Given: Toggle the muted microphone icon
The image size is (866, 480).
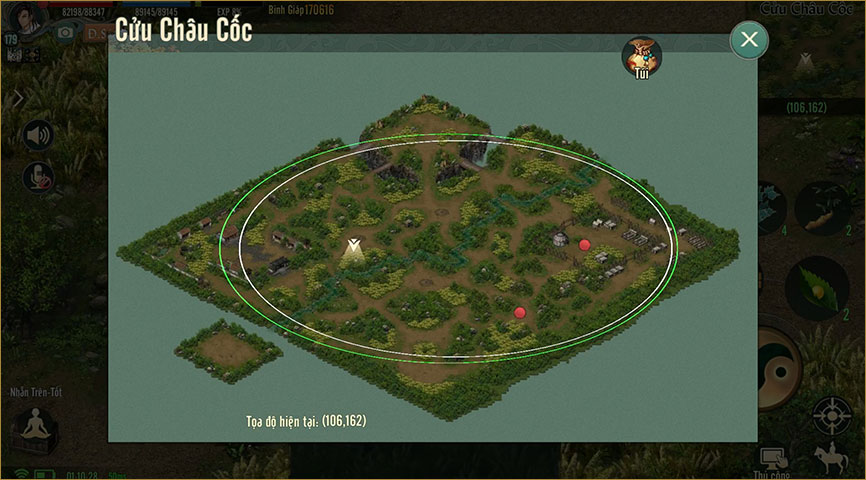Looking at the screenshot, I should tap(38, 176).
